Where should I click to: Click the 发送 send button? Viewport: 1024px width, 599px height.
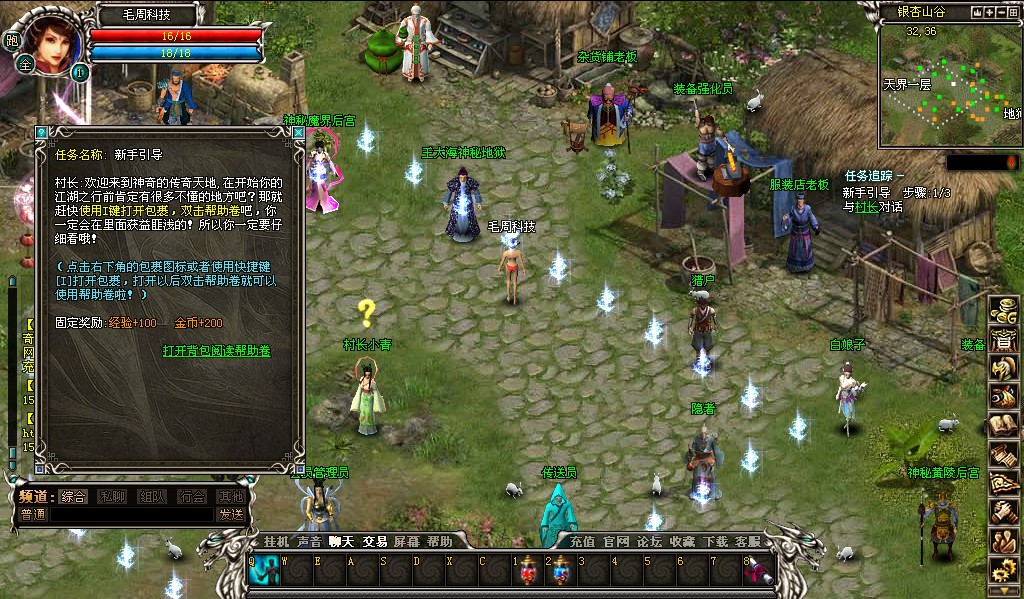click(x=231, y=514)
